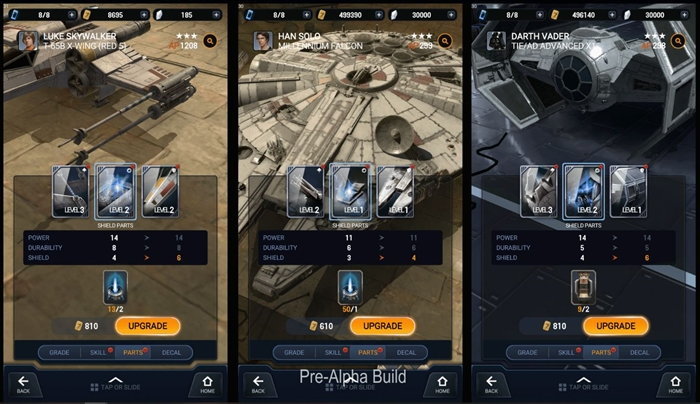Image resolution: width=700 pixels, height=404 pixels.
Task: Inspect Luke Skywalker's X-Wing with the magnifier icon
Action: click(x=211, y=41)
